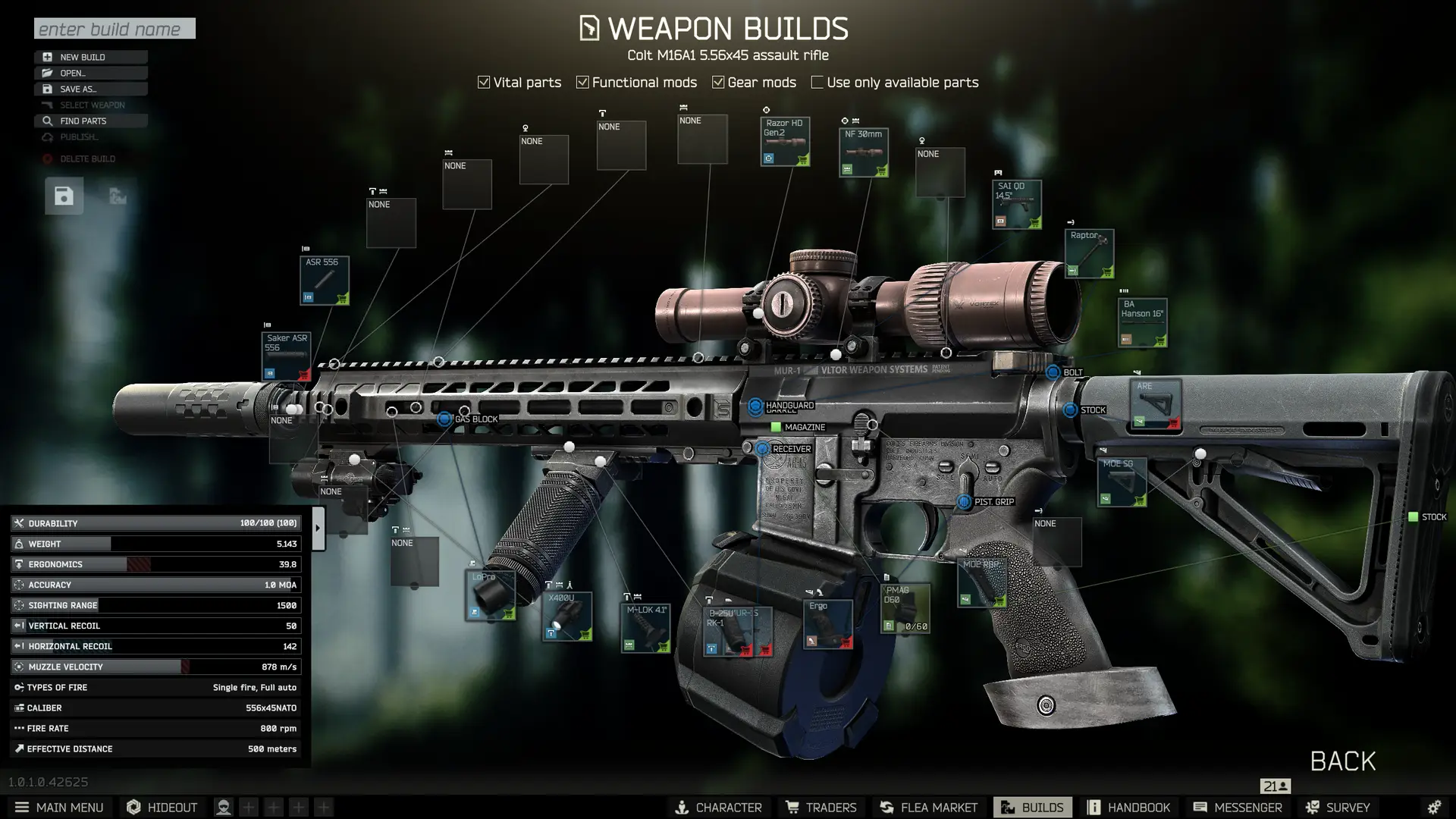Viewport: 1456px width, 819px height.
Task: Enable Use only available parts
Action: tap(817, 83)
